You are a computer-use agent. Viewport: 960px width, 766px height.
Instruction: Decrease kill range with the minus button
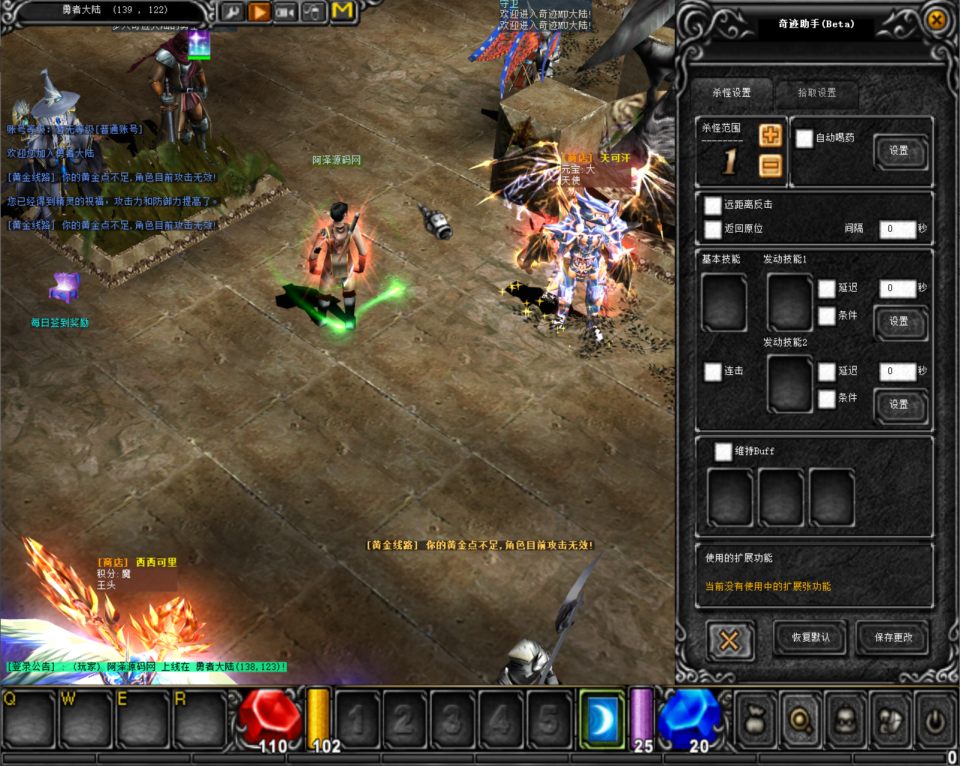pos(770,166)
